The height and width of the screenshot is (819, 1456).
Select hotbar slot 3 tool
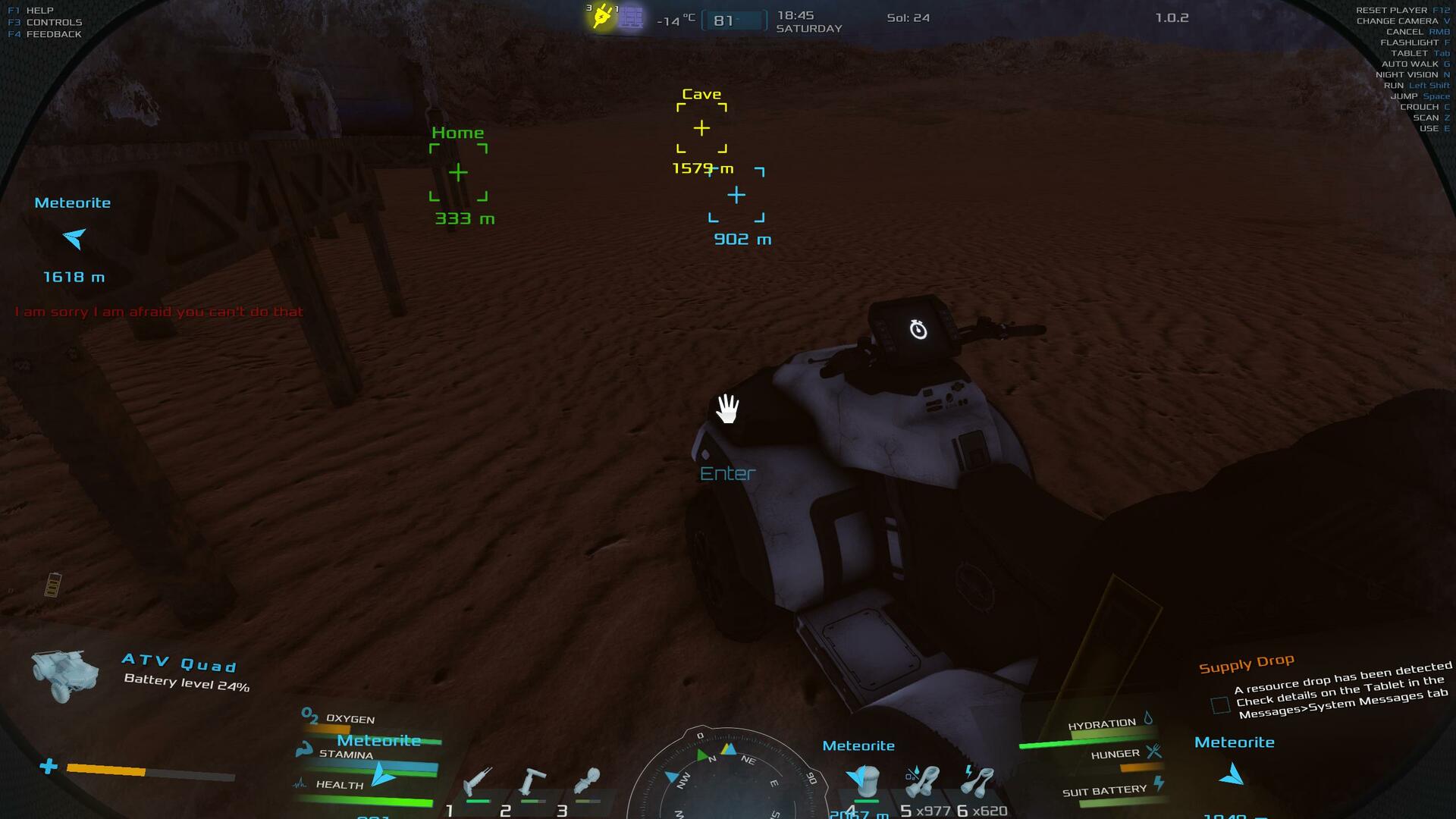[x=587, y=781]
